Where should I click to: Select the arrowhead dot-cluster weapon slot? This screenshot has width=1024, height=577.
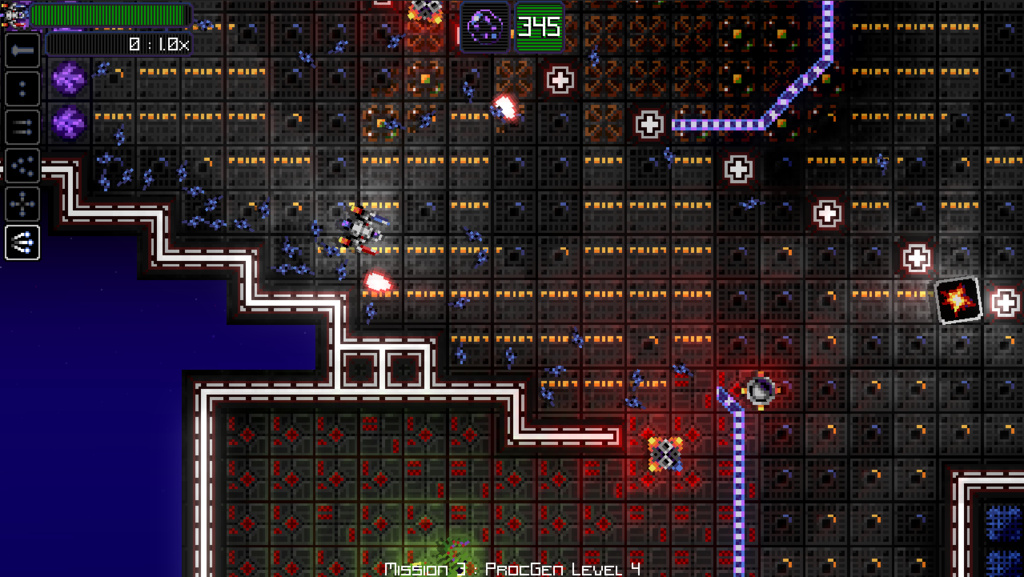point(22,165)
